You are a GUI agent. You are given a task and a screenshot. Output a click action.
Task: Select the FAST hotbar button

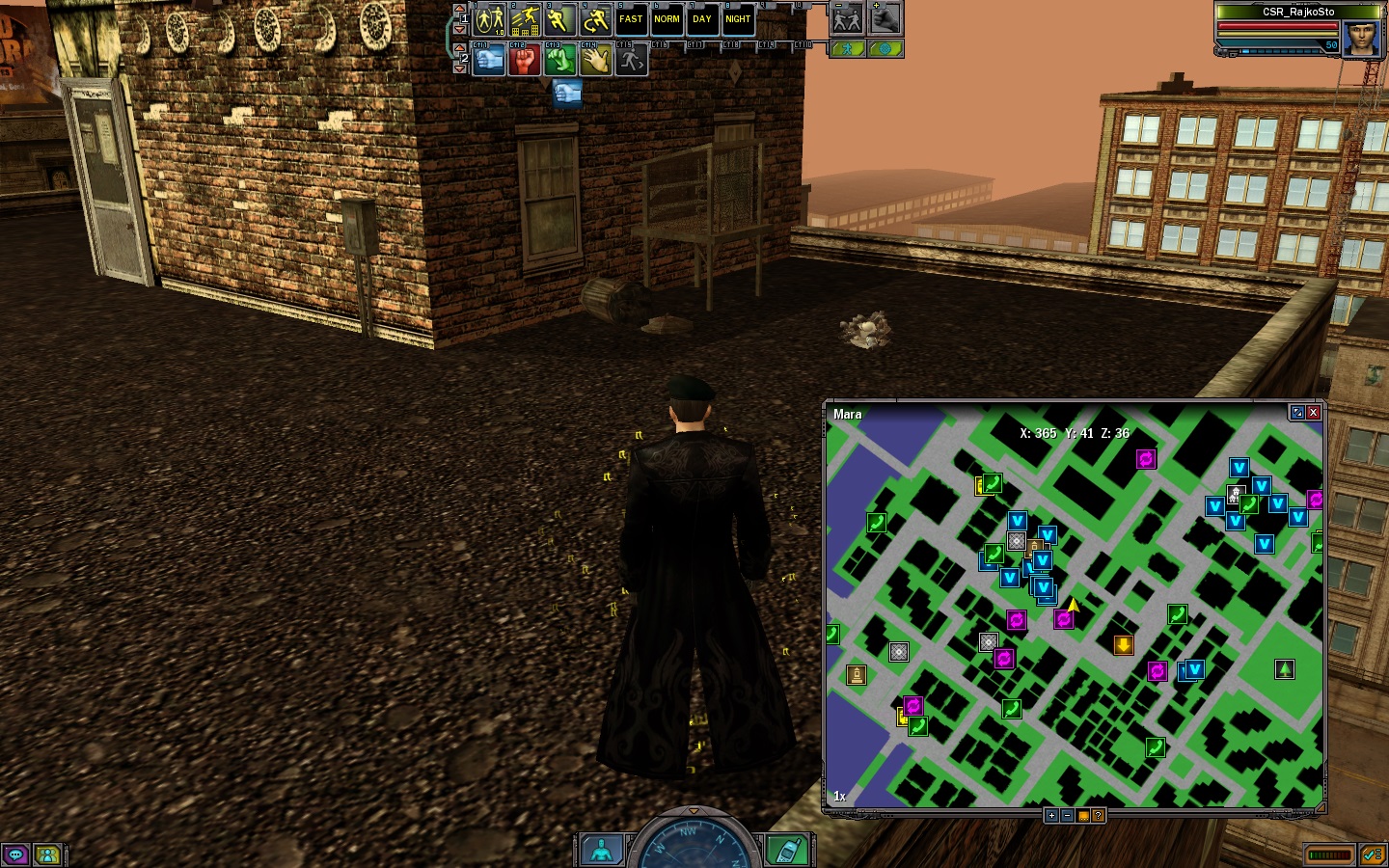pyautogui.click(x=631, y=19)
